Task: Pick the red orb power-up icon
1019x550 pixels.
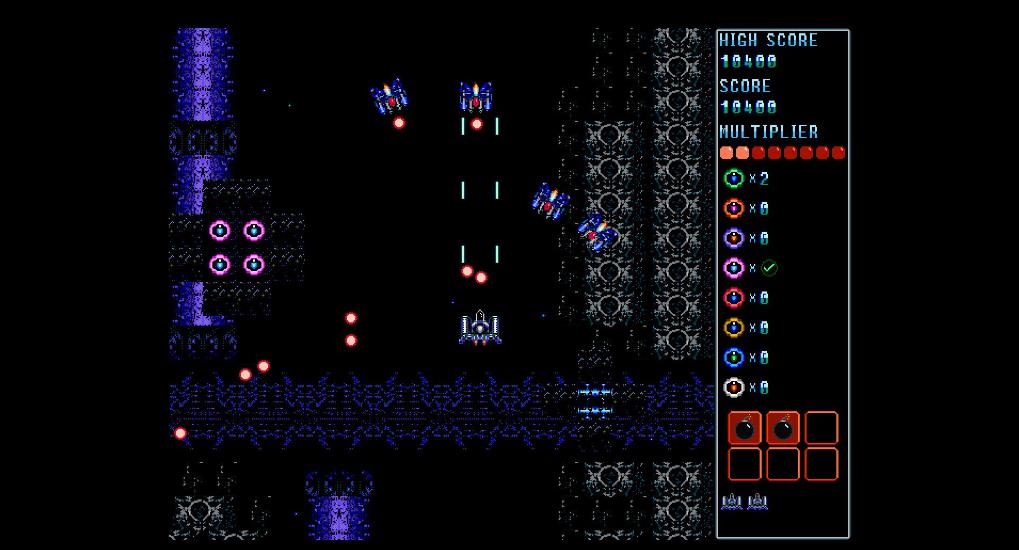Action: click(x=734, y=298)
